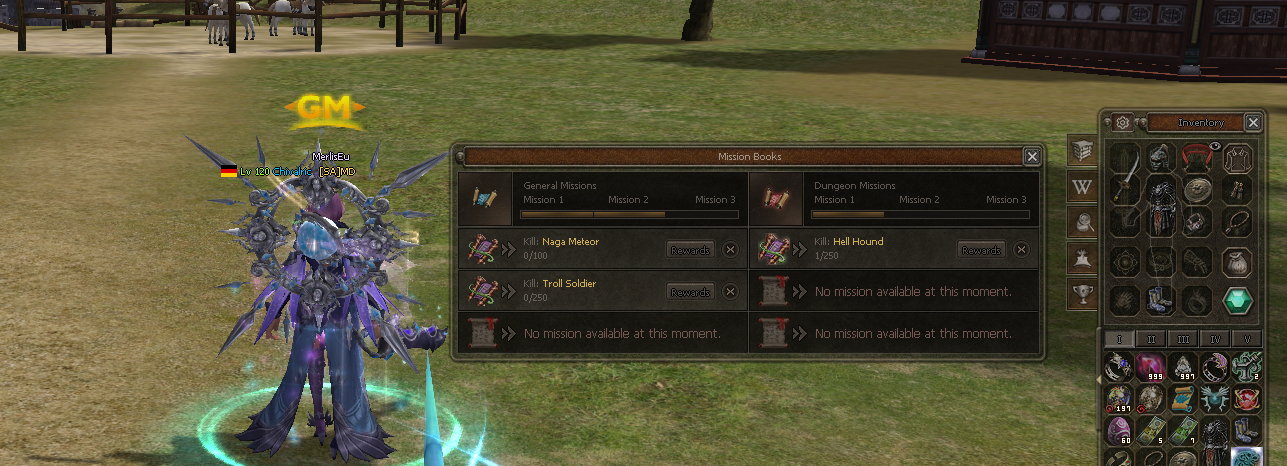This screenshot has height=466, width=1287.
Task: Open inventory settings gear
Action: (x=1123, y=122)
